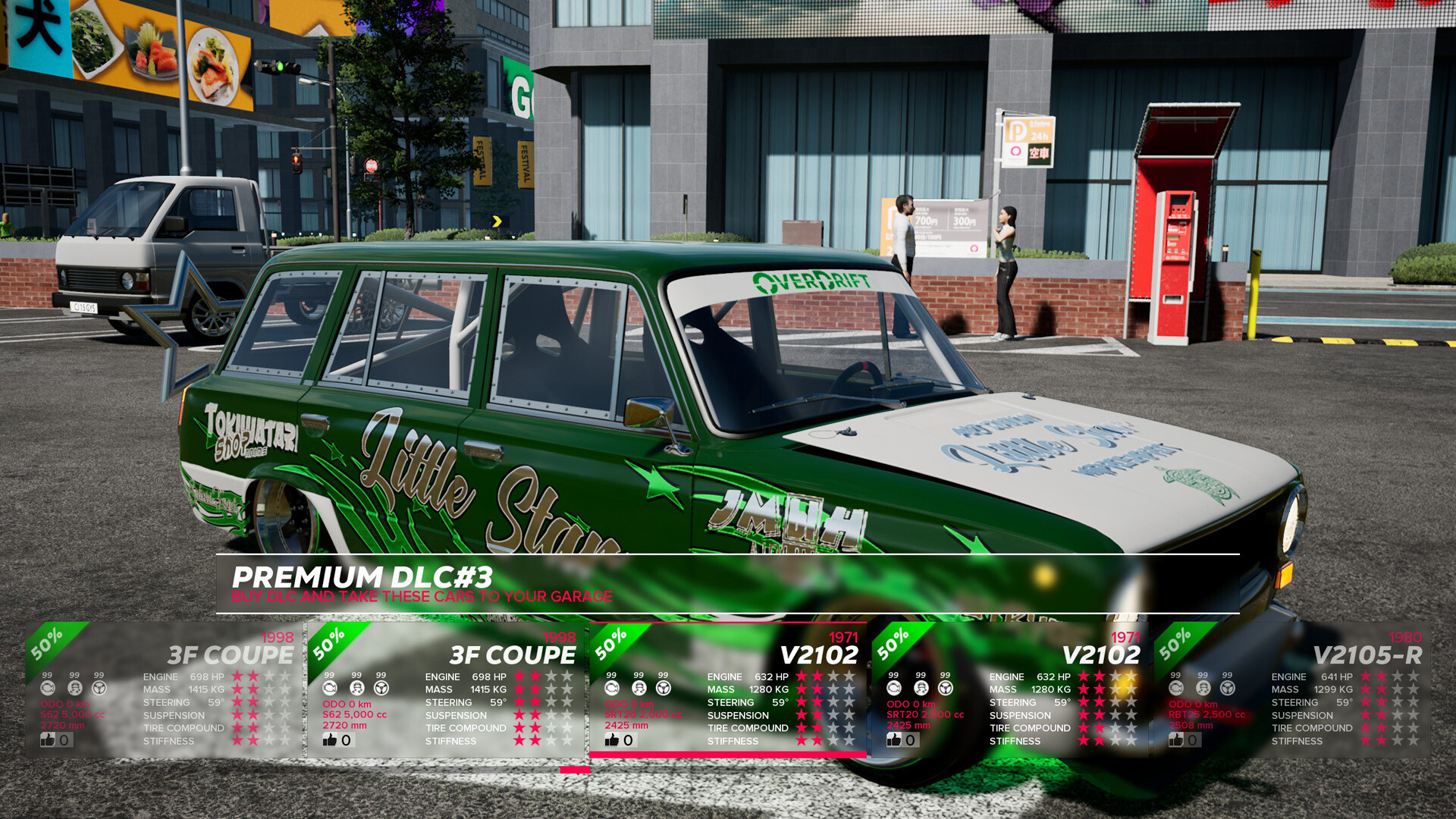Image resolution: width=1456 pixels, height=819 pixels.
Task: Click the helmet driver icon on the V2102 card
Action: (639, 688)
